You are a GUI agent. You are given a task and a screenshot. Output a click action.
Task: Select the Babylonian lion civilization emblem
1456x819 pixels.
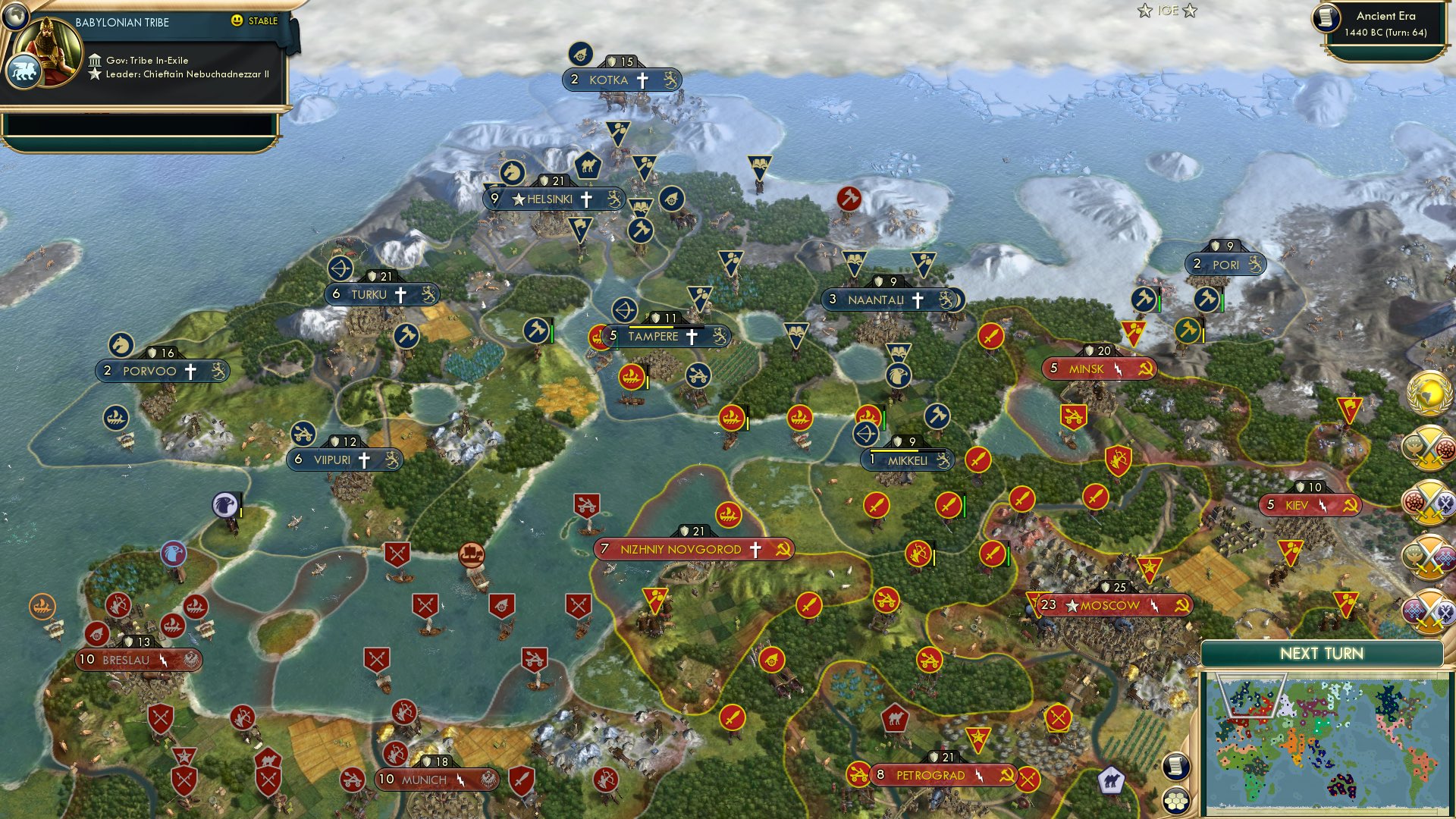24,71
